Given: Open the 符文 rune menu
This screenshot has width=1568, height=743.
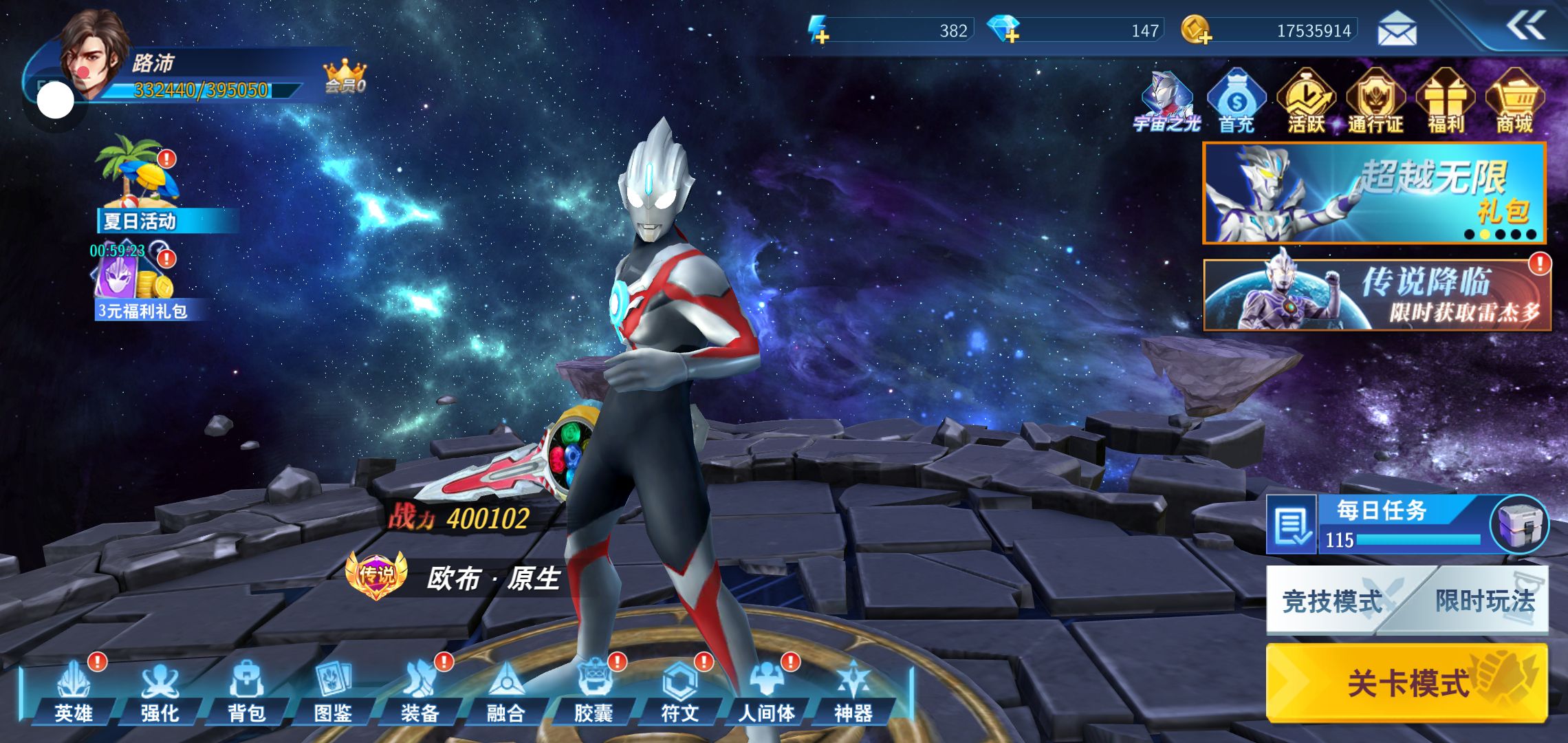Looking at the screenshot, I should [679, 691].
